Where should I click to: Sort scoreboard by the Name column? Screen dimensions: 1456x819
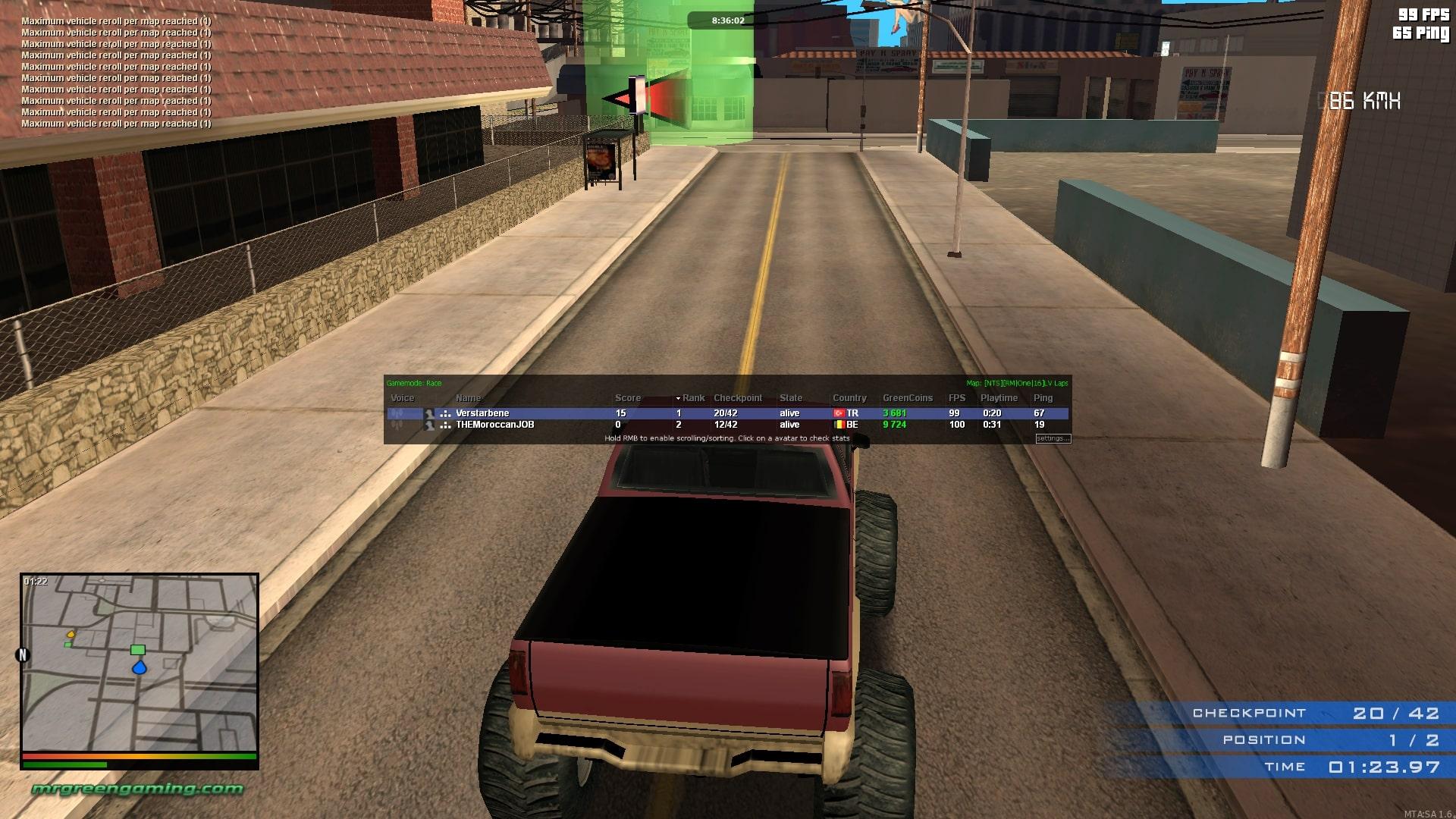coord(468,398)
